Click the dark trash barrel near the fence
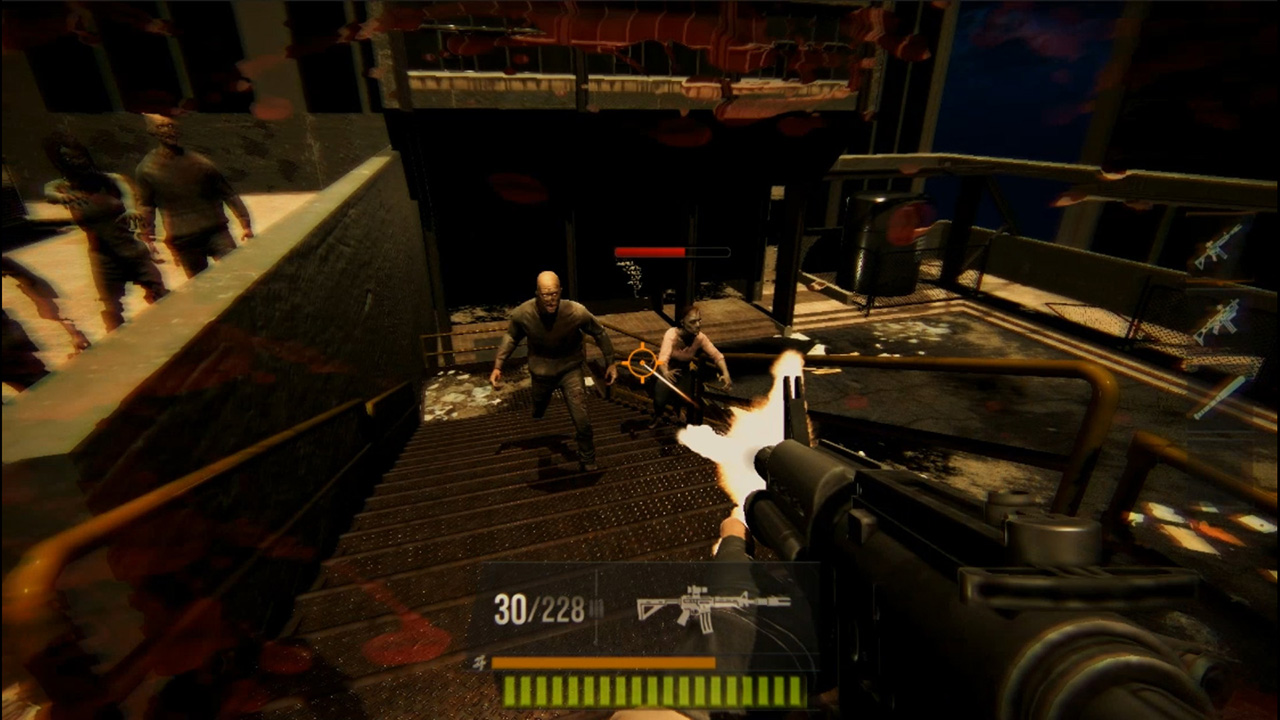 [x=878, y=240]
